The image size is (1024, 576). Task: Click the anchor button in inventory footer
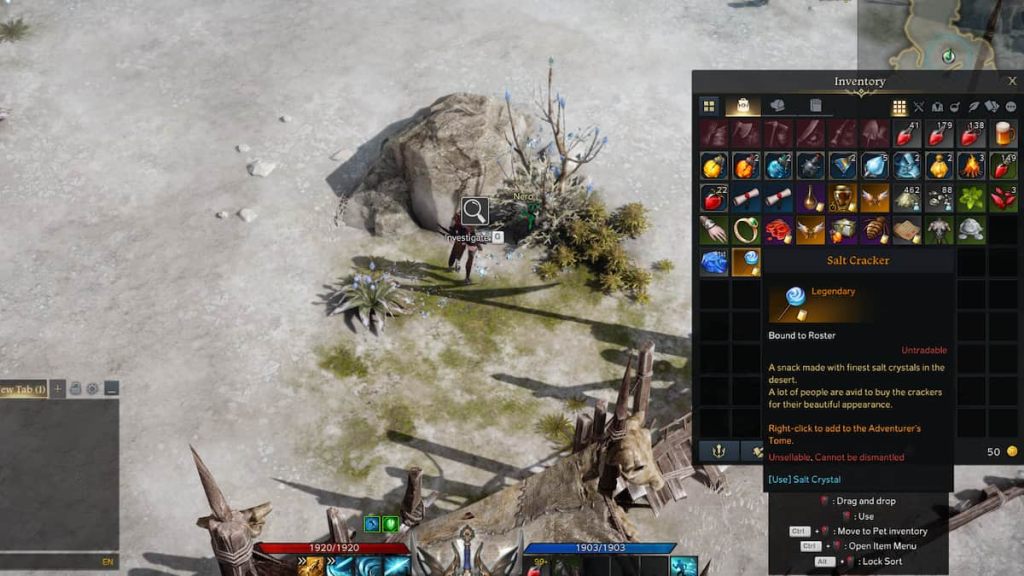[x=718, y=451]
